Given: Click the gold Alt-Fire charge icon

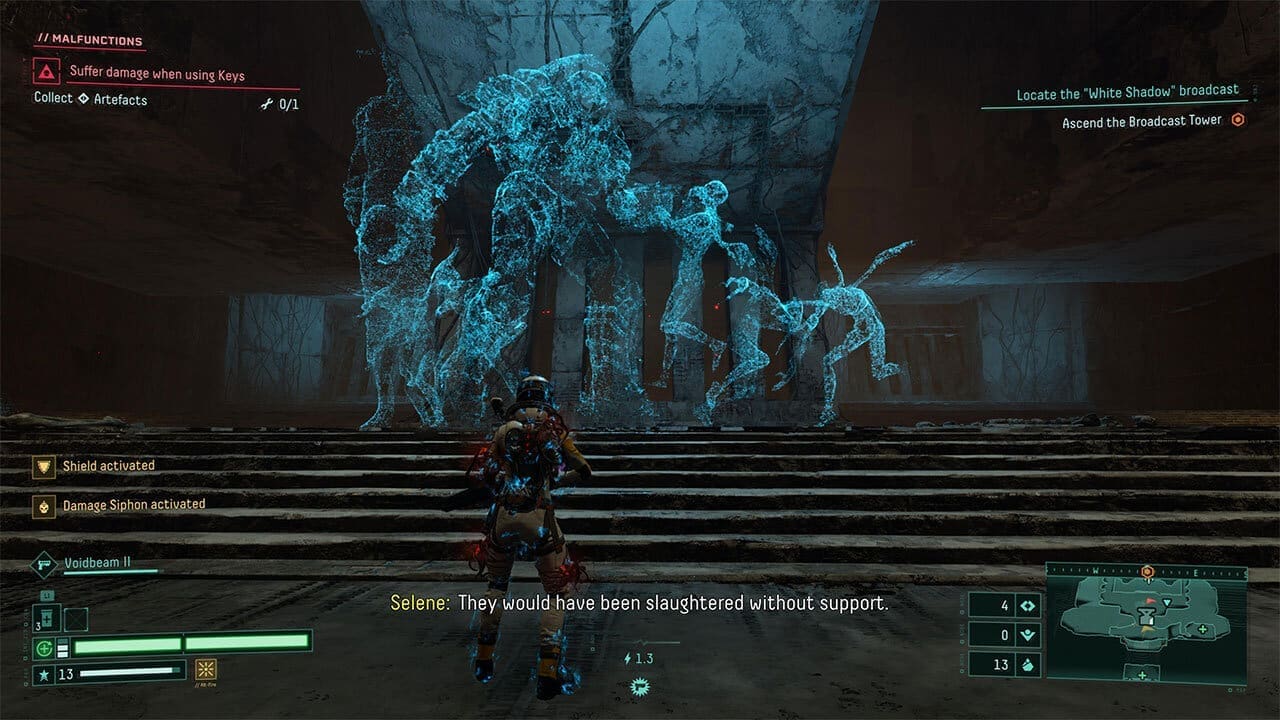Looking at the screenshot, I should (207, 671).
